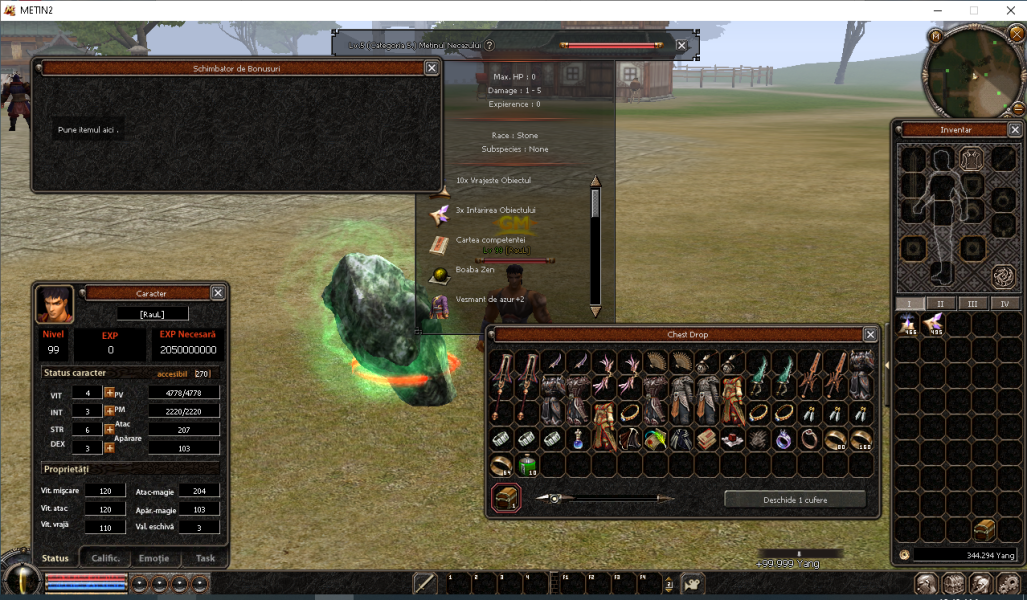The image size is (1027, 600).
Task: Switch to inventory page II
Action: [940, 303]
